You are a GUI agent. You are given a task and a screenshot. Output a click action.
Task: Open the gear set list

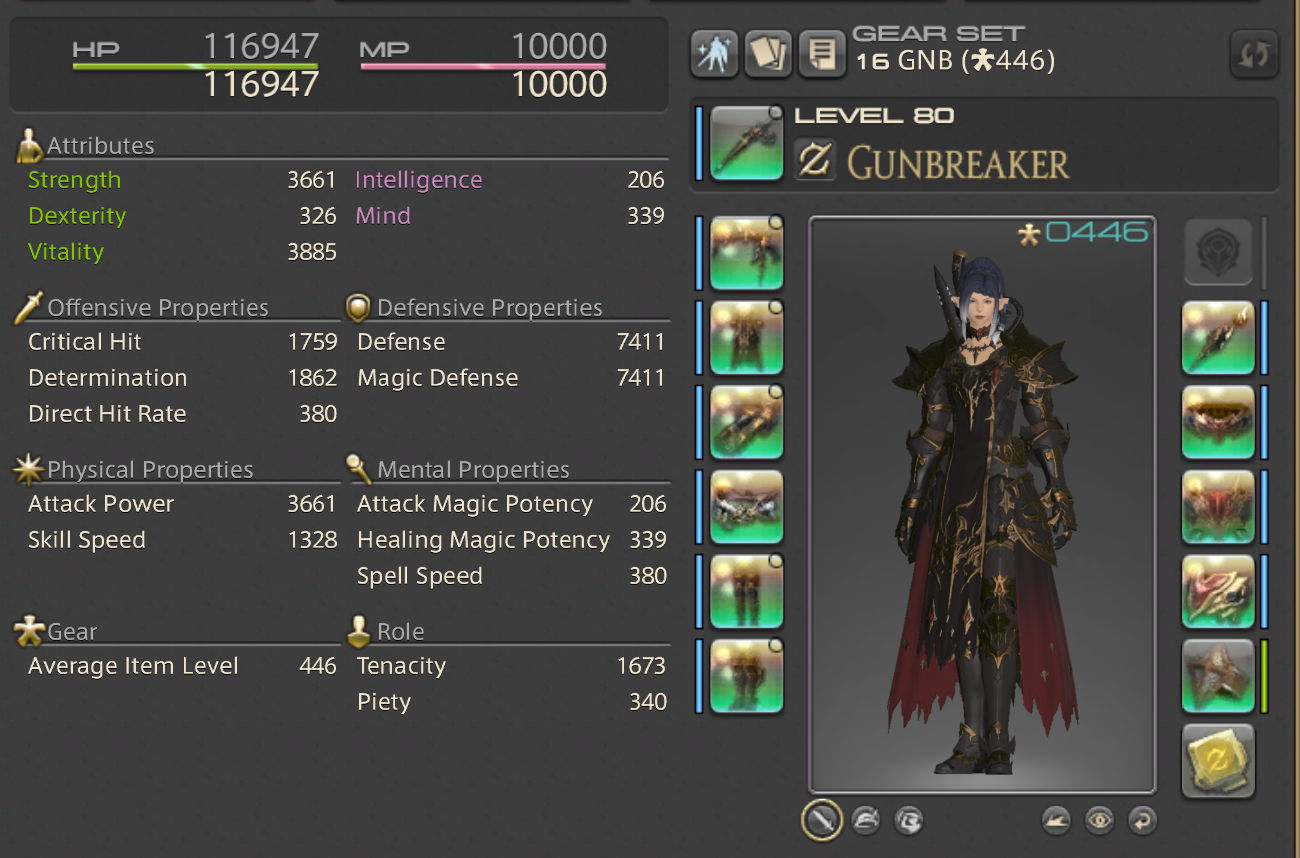(x=821, y=54)
